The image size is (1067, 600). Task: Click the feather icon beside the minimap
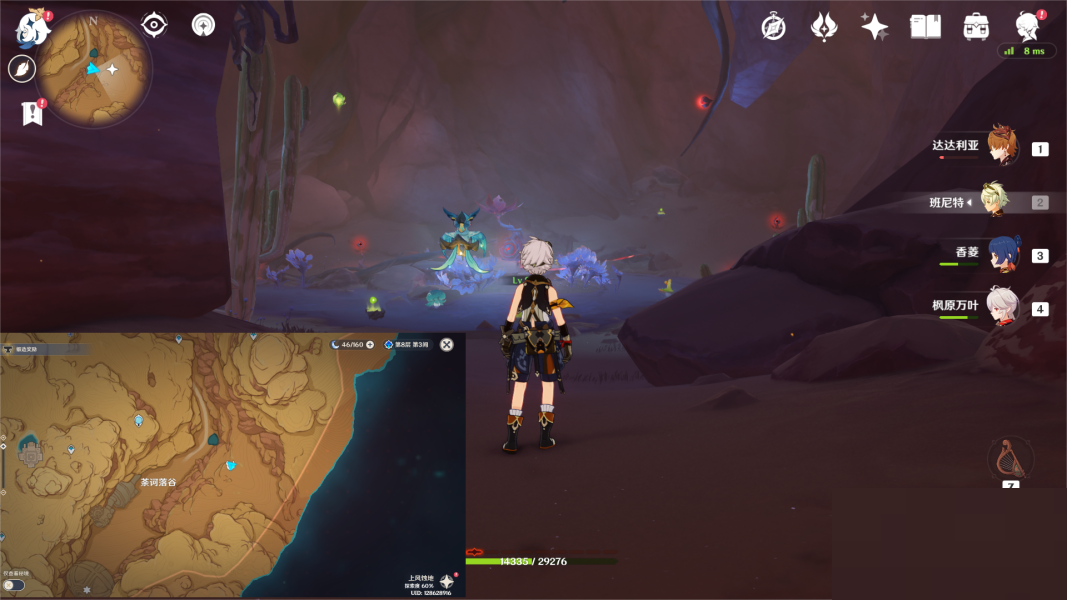[21, 68]
